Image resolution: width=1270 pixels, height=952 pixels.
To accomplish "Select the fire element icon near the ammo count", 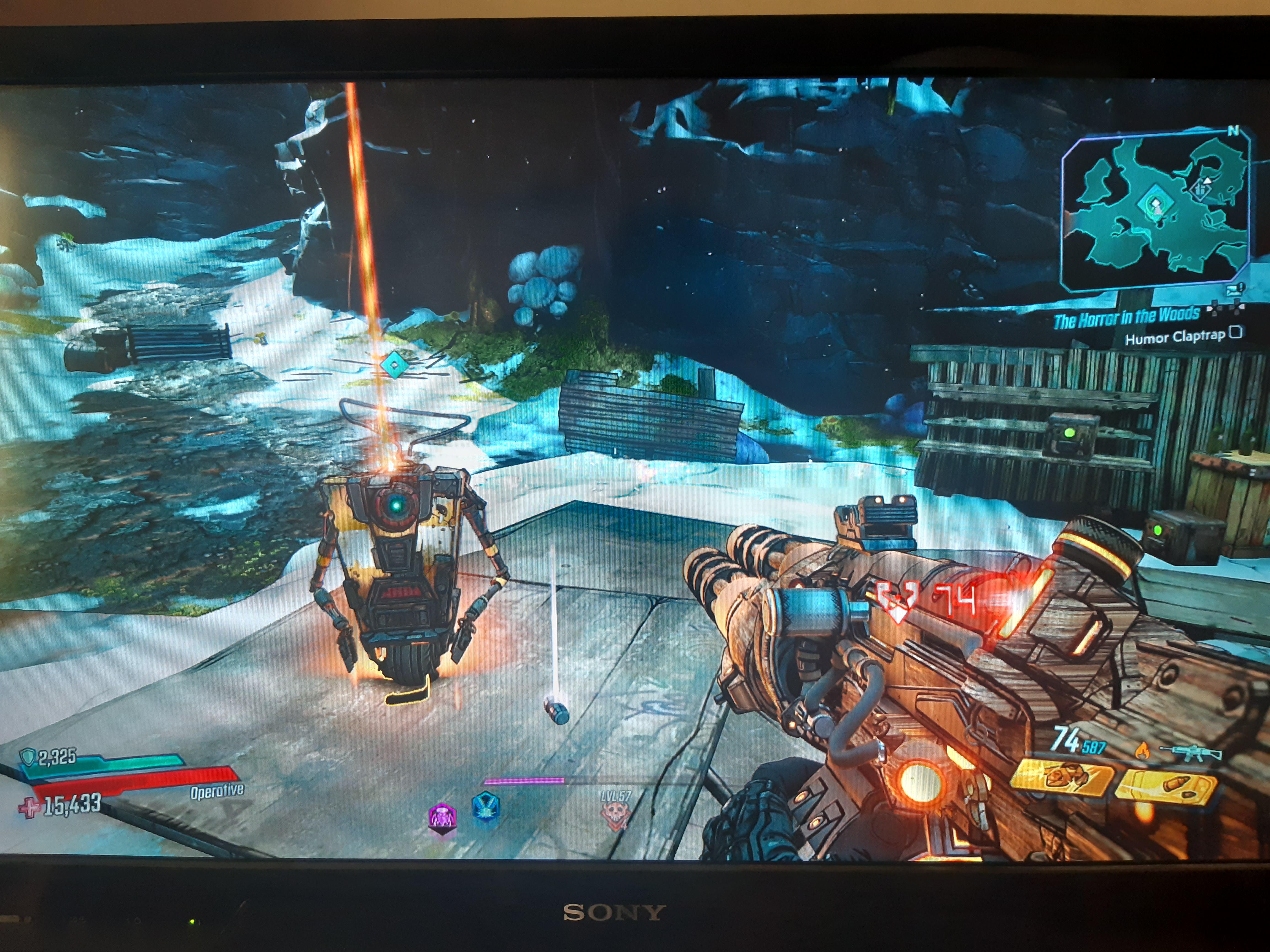I will [x=1144, y=751].
